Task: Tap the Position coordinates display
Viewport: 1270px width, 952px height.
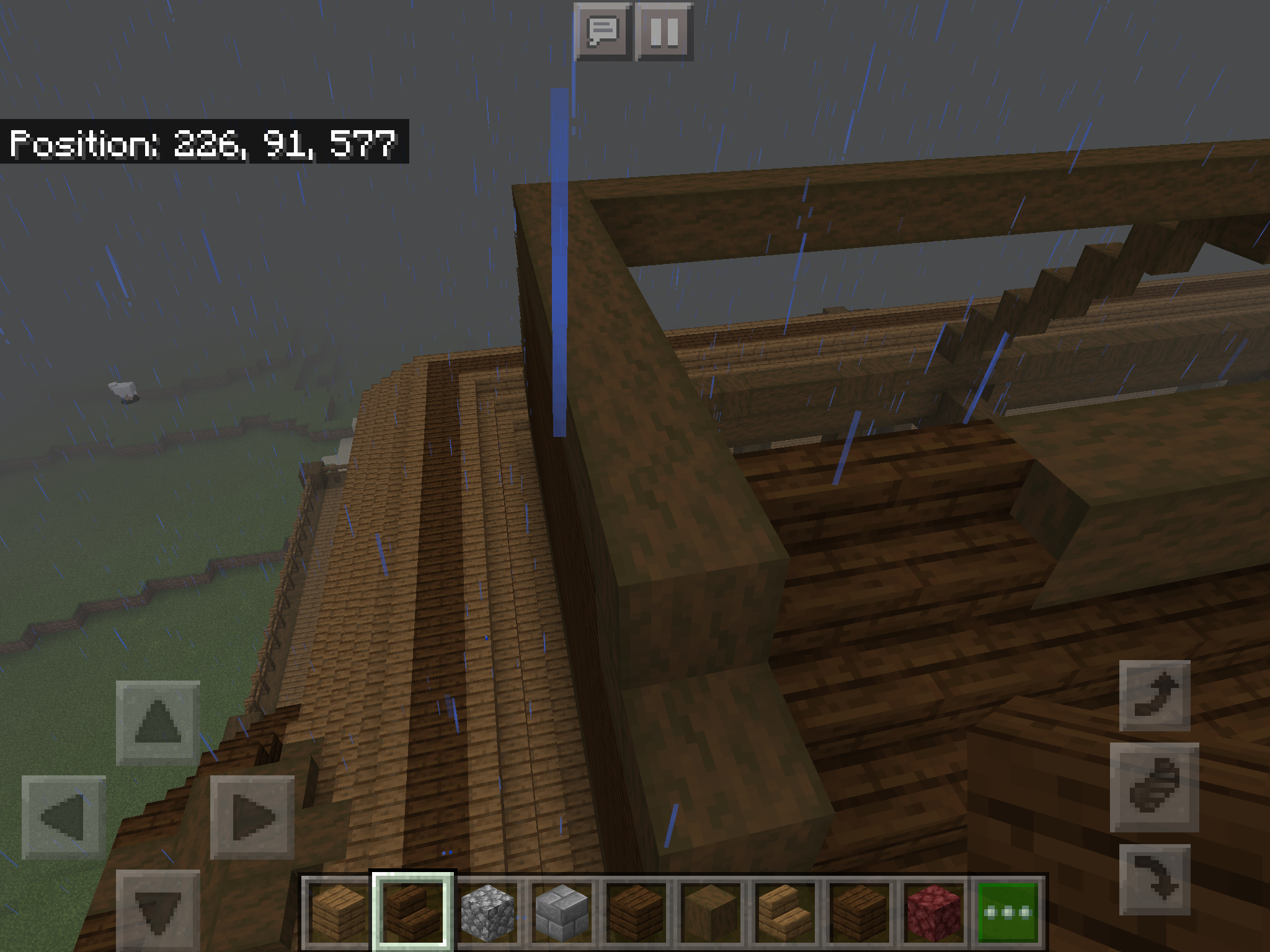Action: point(205,144)
